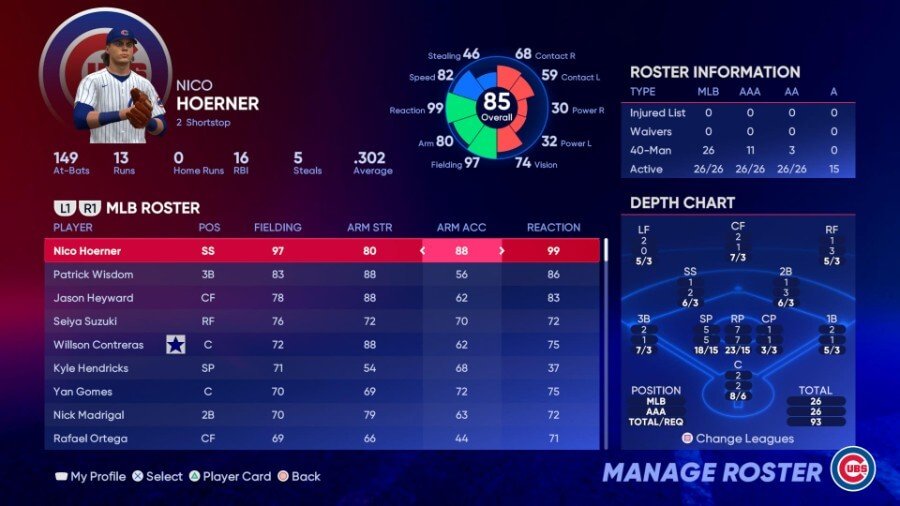Select Jason Heyward's player row
This screenshot has height=506, width=900.
tap(300, 298)
